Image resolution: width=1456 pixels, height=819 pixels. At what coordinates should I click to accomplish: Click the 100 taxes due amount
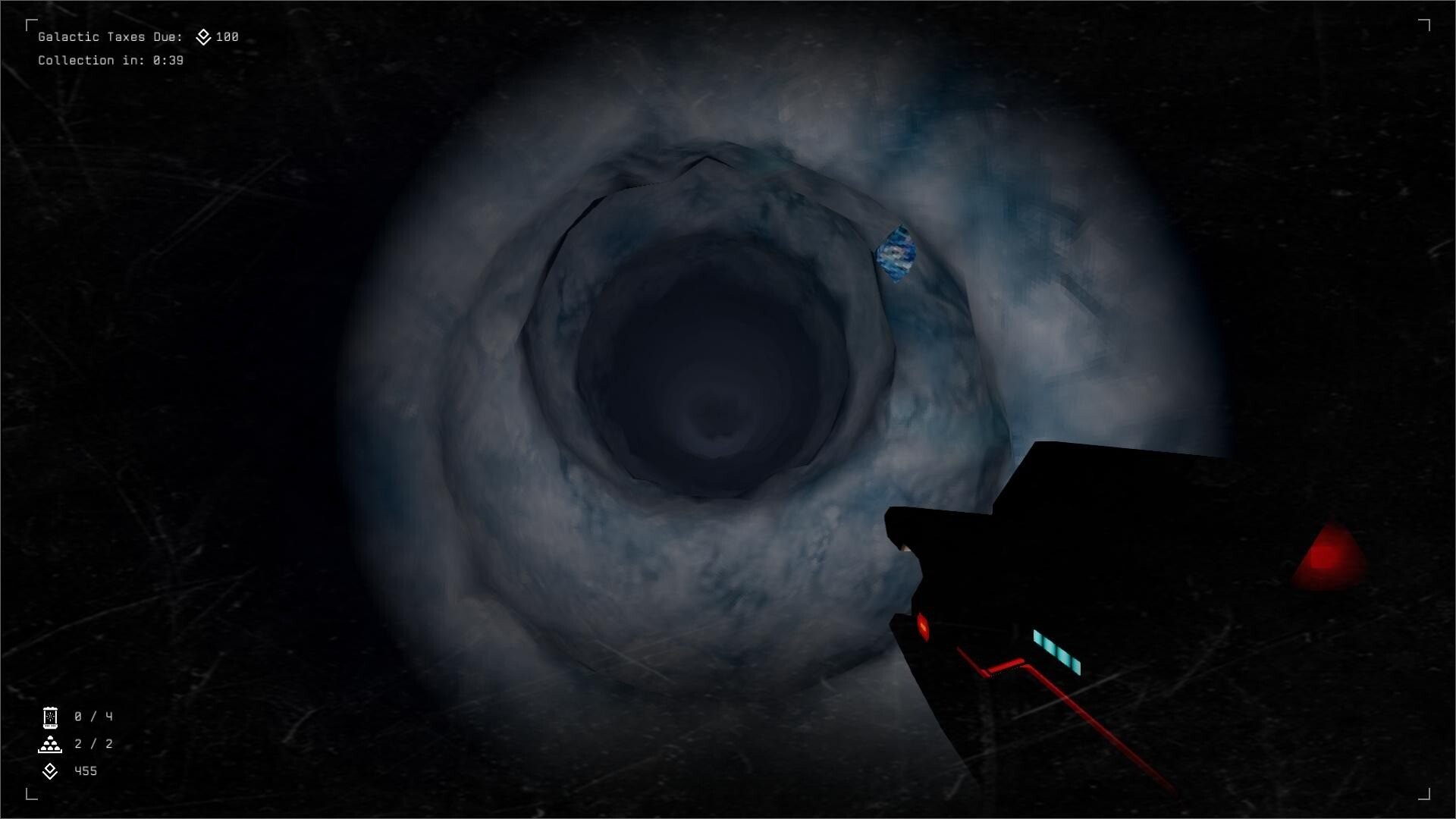click(x=227, y=36)
